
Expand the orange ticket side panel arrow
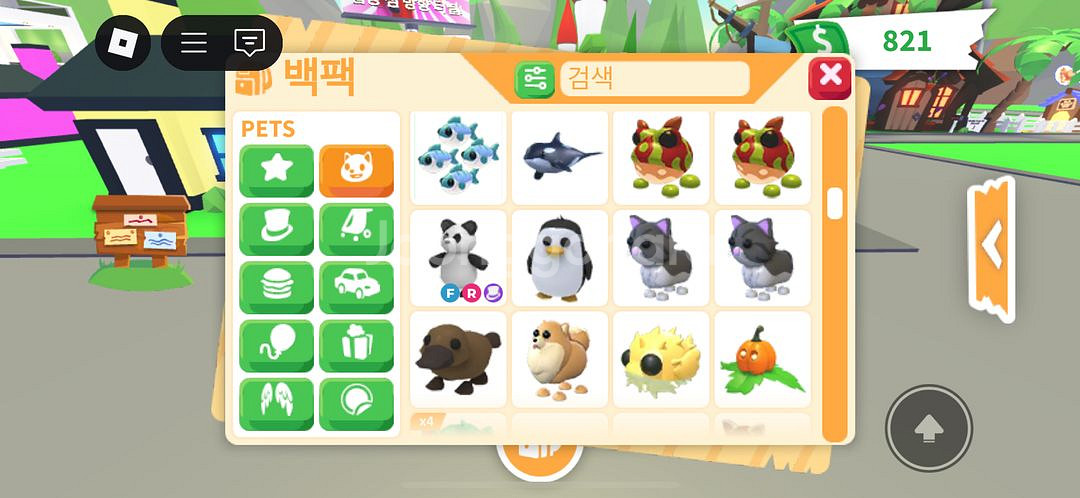coord(992,246)
